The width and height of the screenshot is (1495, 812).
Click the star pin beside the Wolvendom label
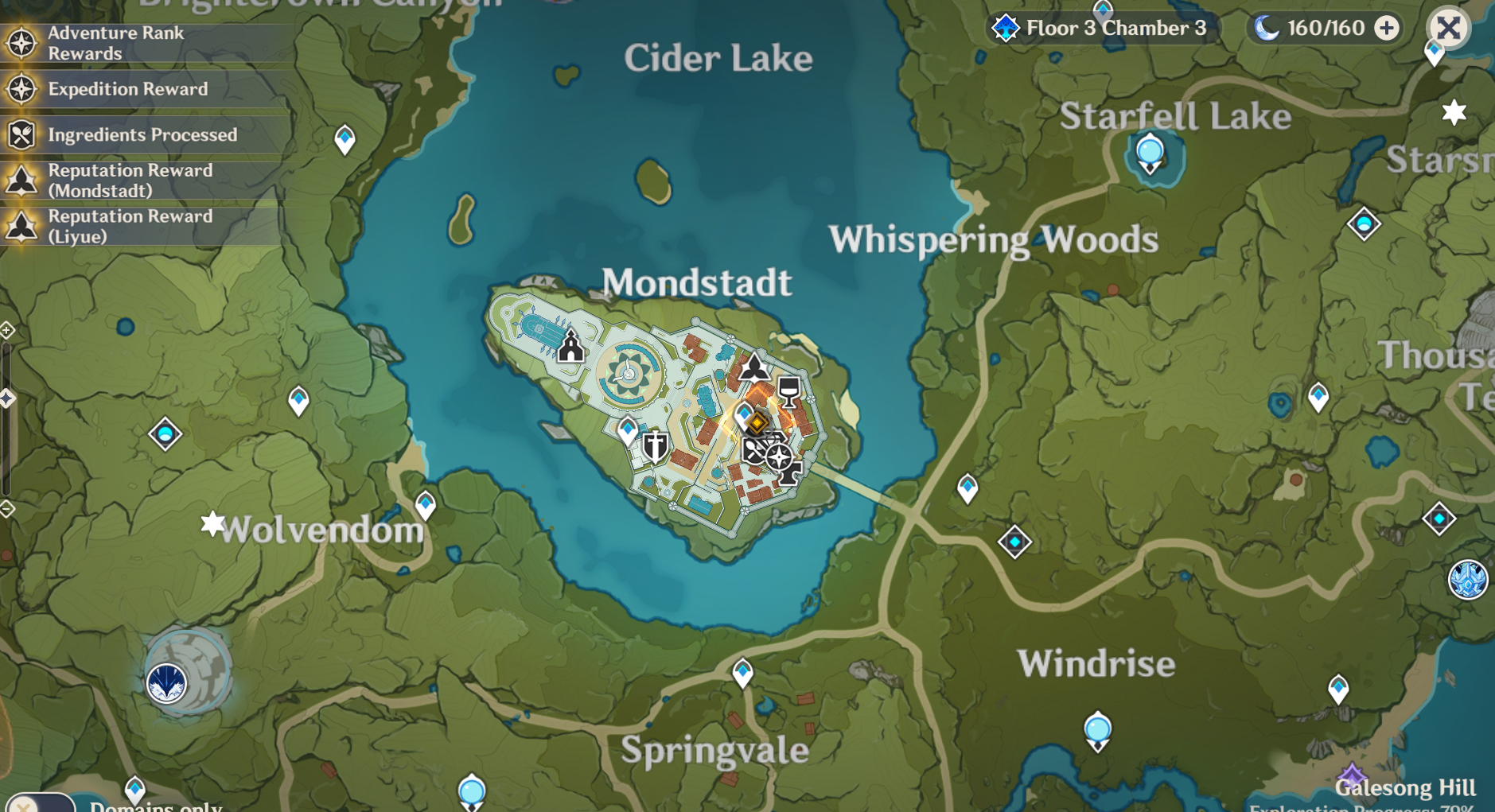[212, 524]
